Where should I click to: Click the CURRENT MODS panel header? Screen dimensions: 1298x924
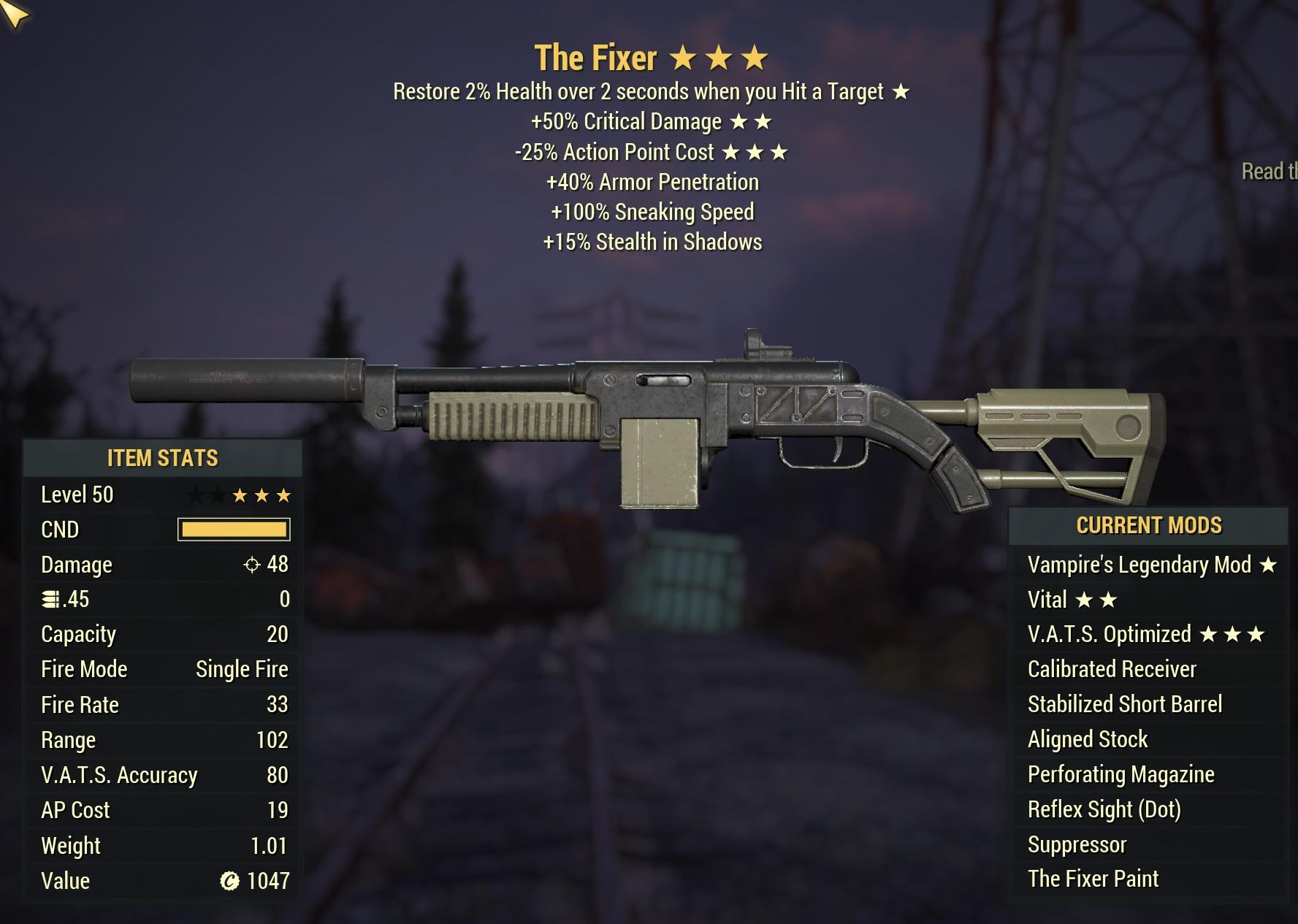coord(1148,524)
